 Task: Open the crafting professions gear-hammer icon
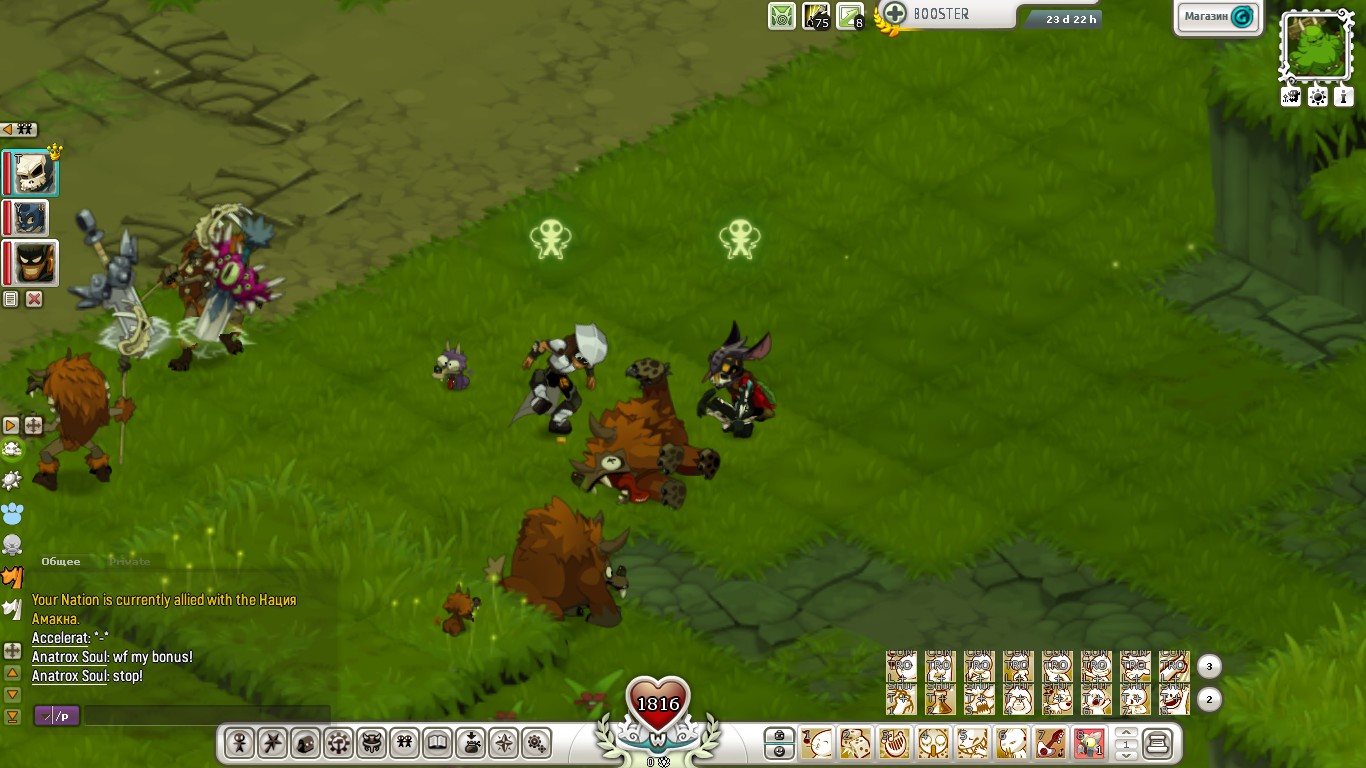click(x=338, y=743)
